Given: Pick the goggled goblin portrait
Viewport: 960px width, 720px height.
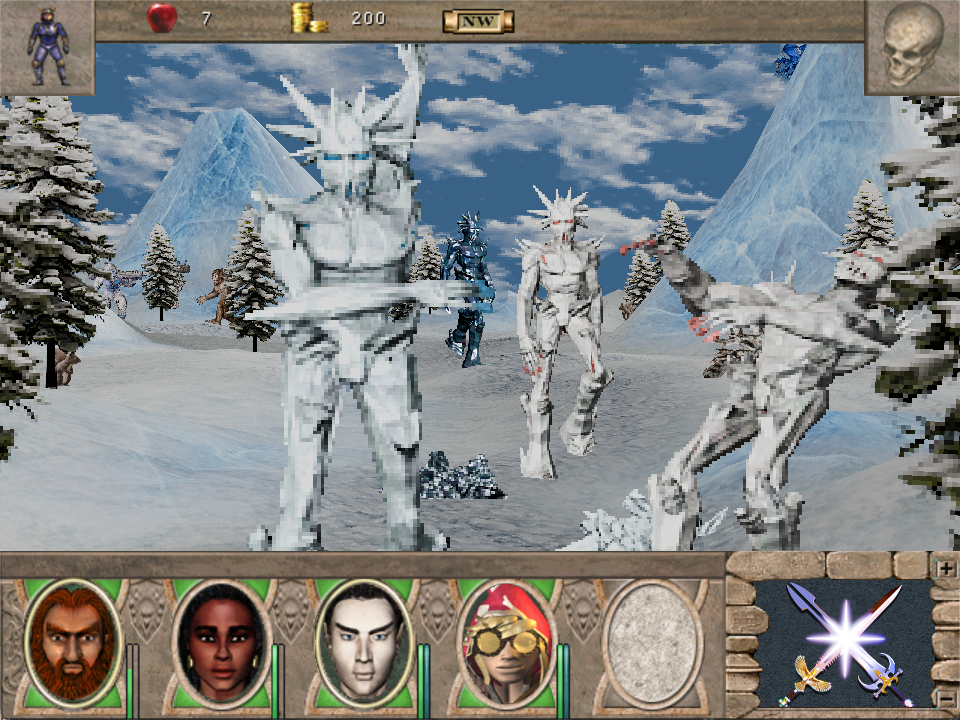Looking at the screenshot, I should (506, 642).
